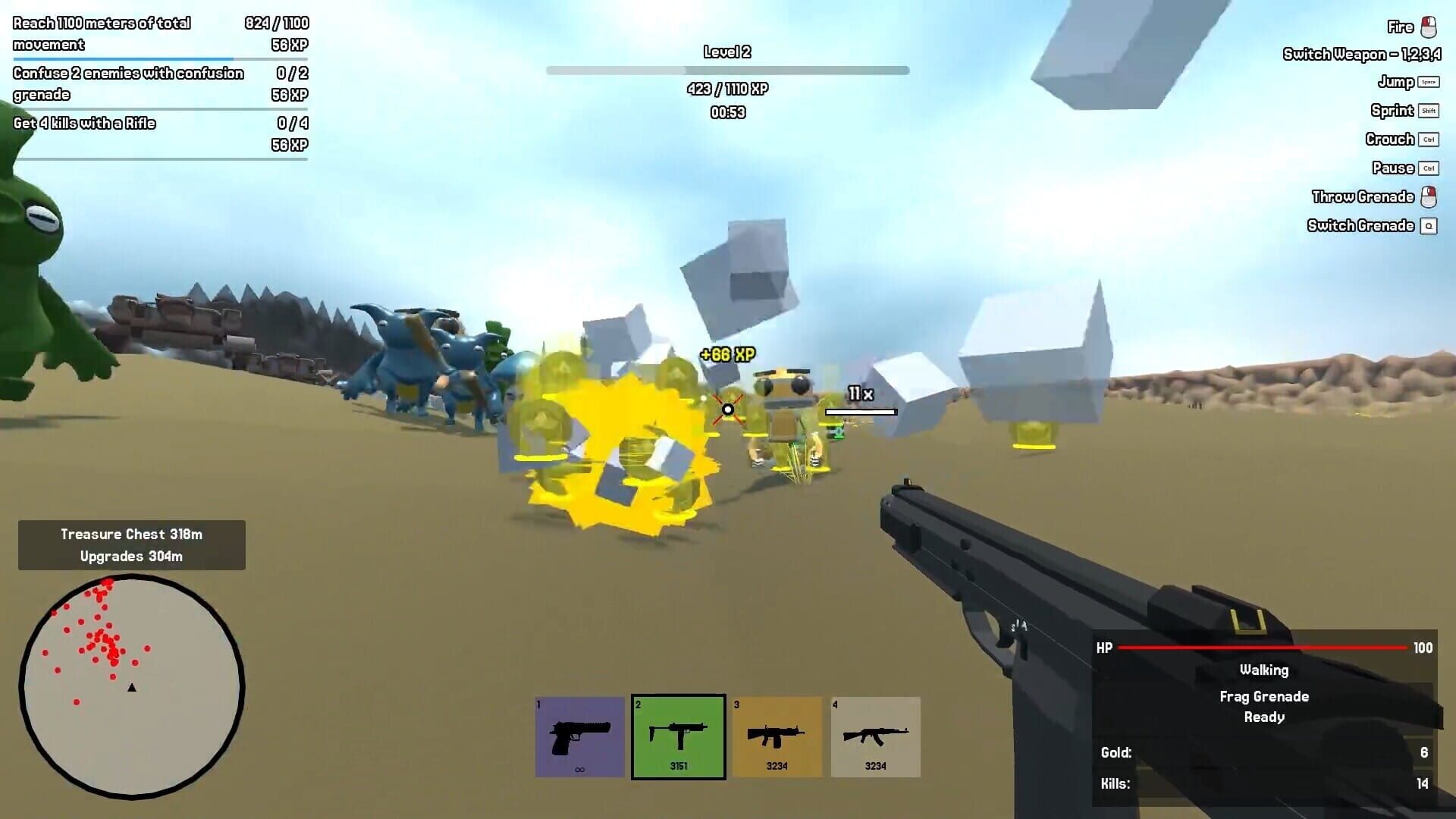Select the scoped rifle in weapon slot 3

777,736
